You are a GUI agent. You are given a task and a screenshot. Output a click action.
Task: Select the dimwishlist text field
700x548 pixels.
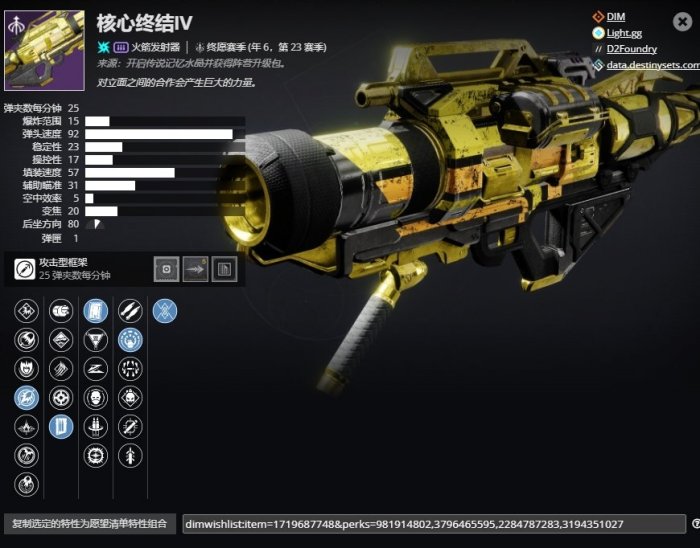point(432,524)
